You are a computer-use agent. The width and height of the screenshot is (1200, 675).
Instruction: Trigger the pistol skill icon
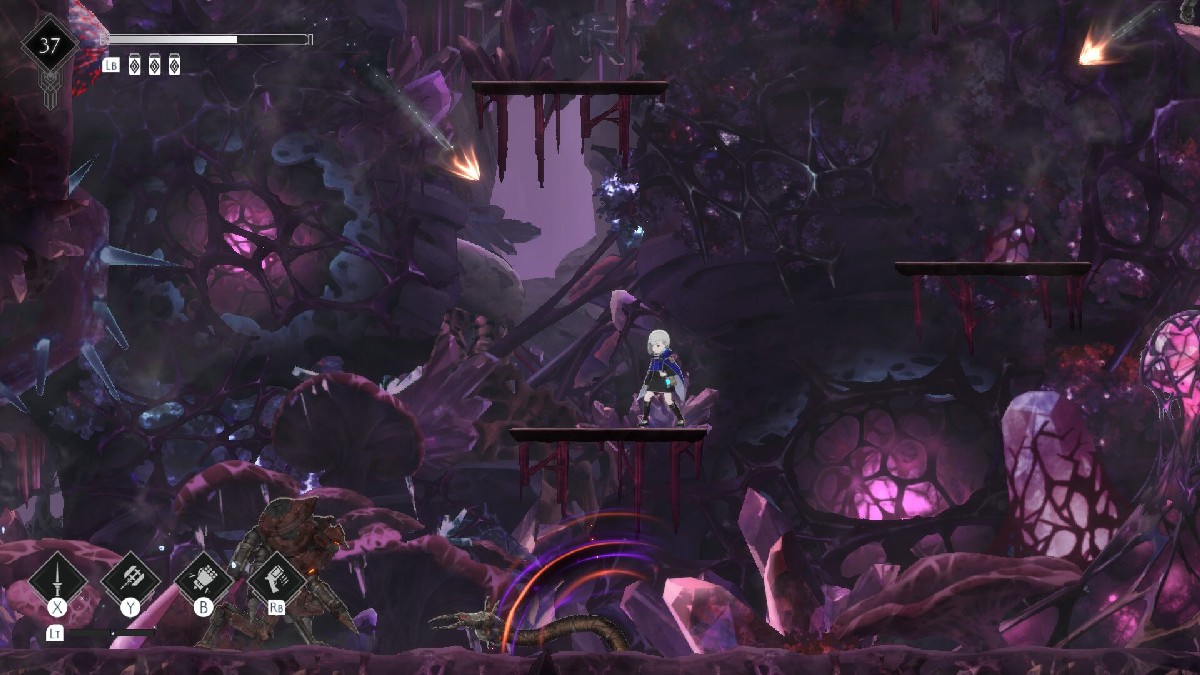click(x=277, y=579)
